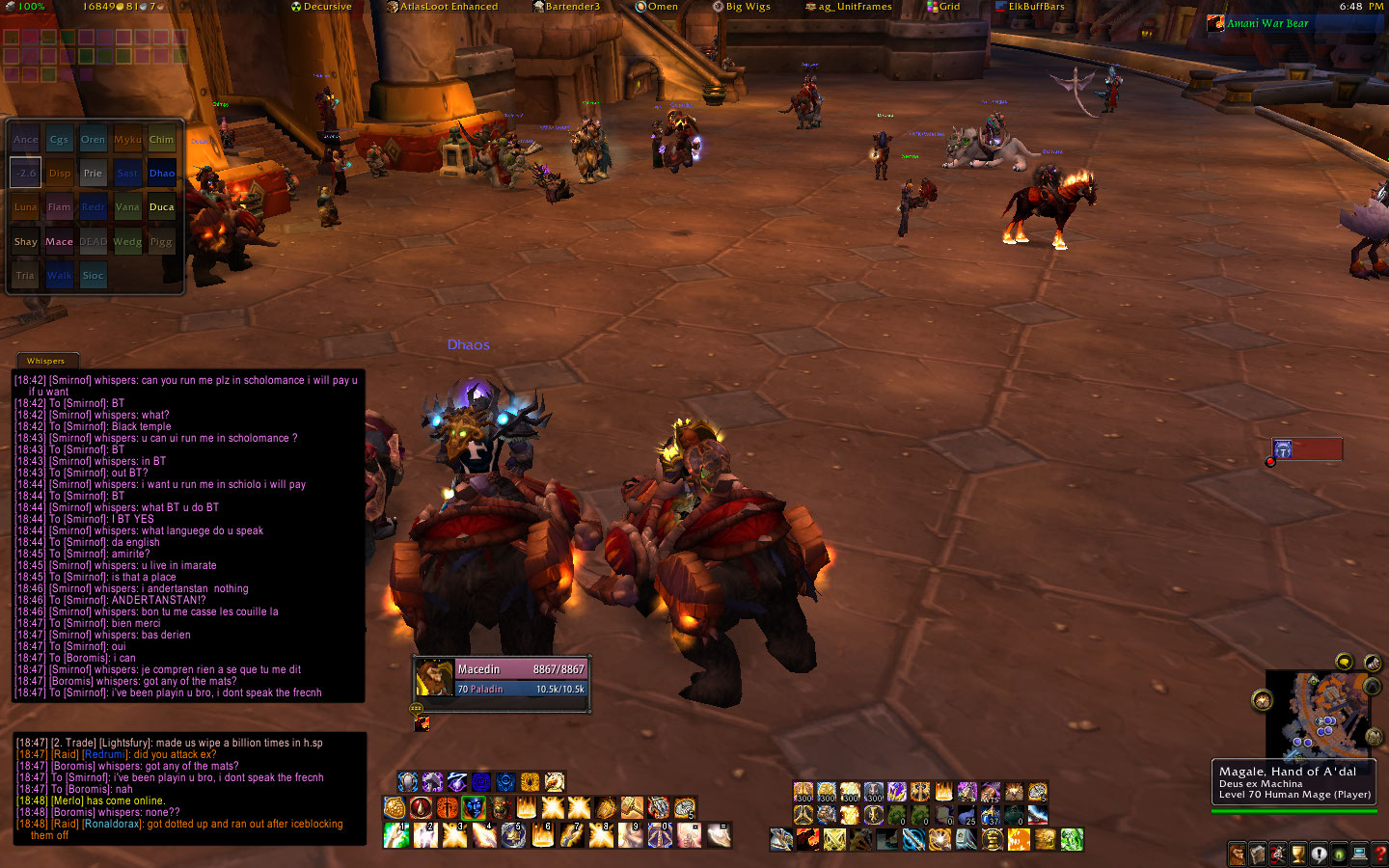1389x868 pixels.
Task: Use the action bar slot numbered 1
Action: click(396, 835)
